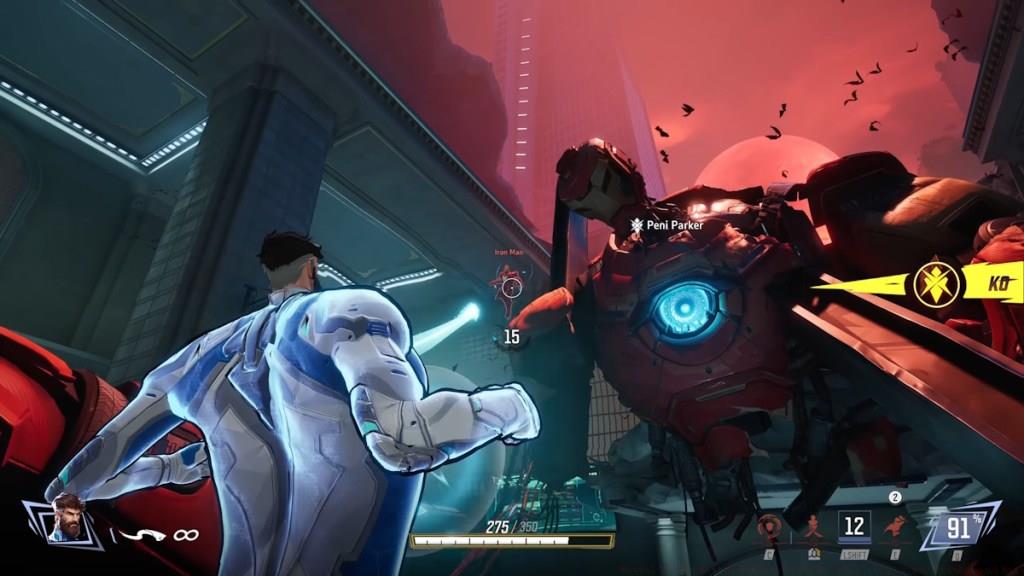This screenshot has width=1024, height=576.
Task: Click the yellow KO notification badge
Action: pyautogui.click(x=938, y=285)
